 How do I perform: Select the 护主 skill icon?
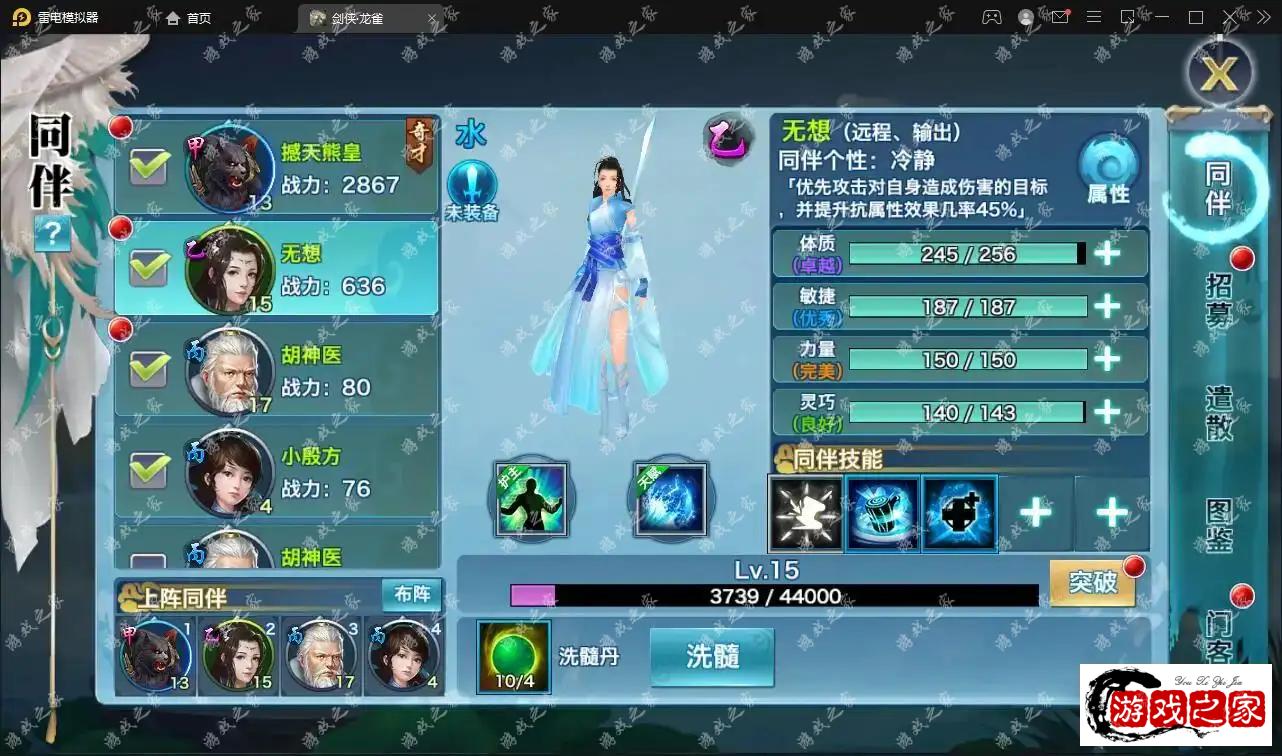(x=530, y=500)
